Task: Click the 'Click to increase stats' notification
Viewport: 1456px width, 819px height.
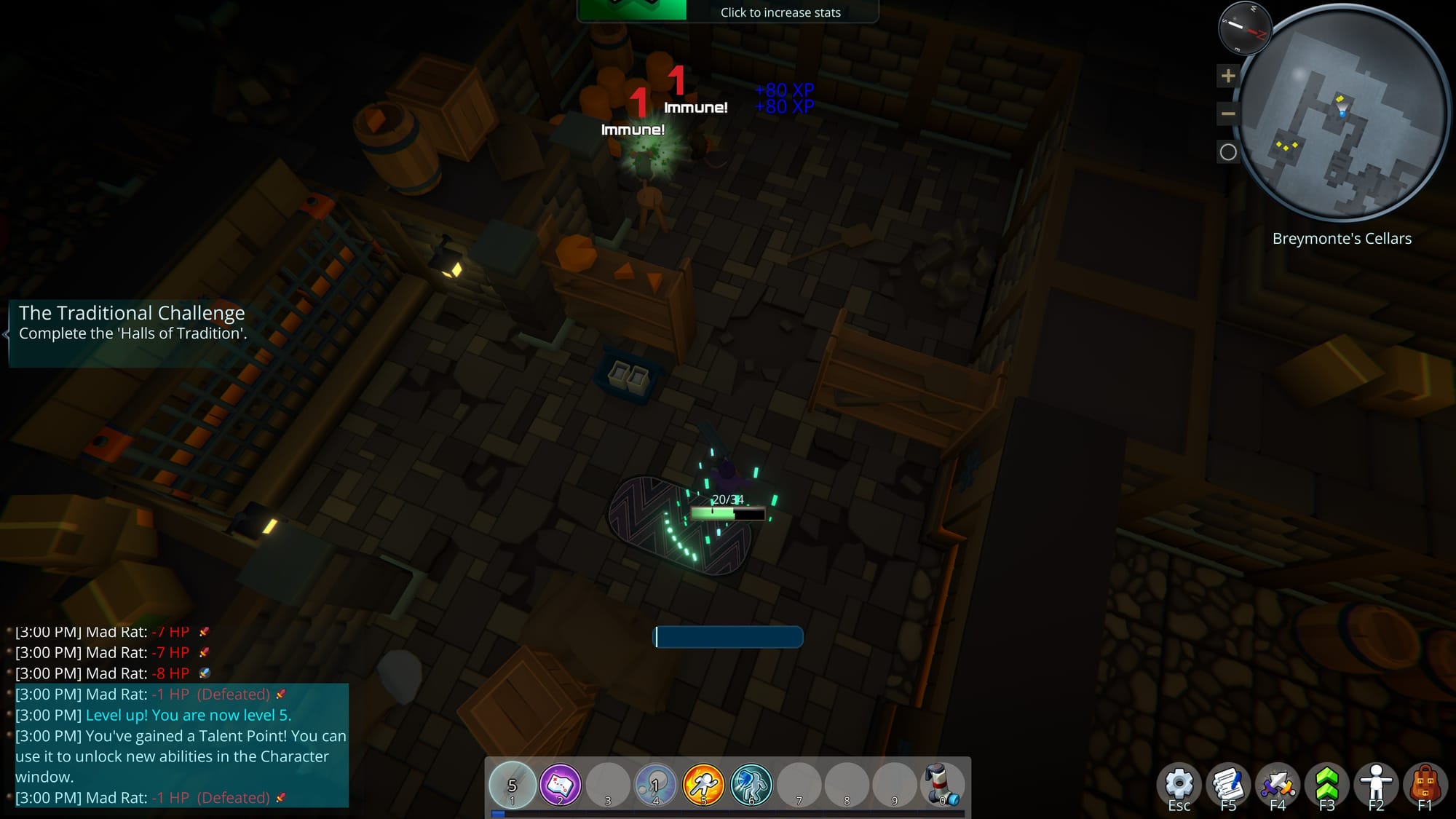Action: pyautogui.click(x=780, y=12)
